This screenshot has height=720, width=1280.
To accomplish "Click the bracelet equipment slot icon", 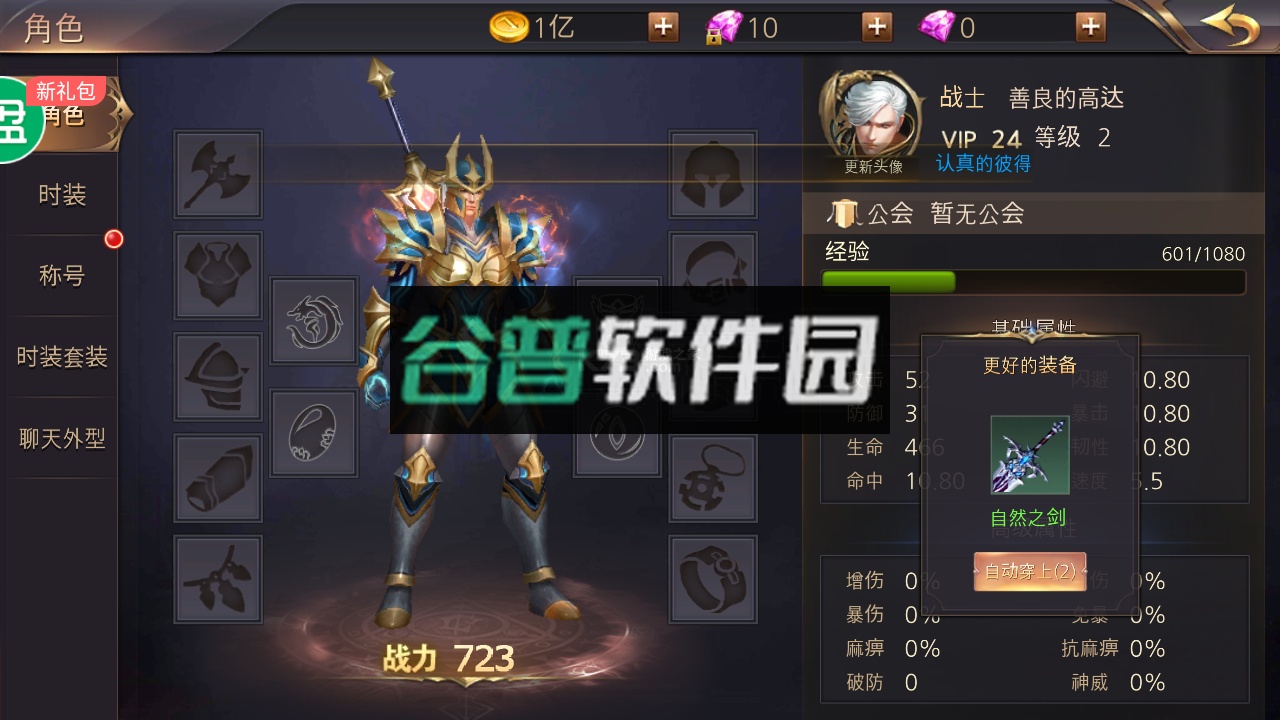I will point(712,578).
